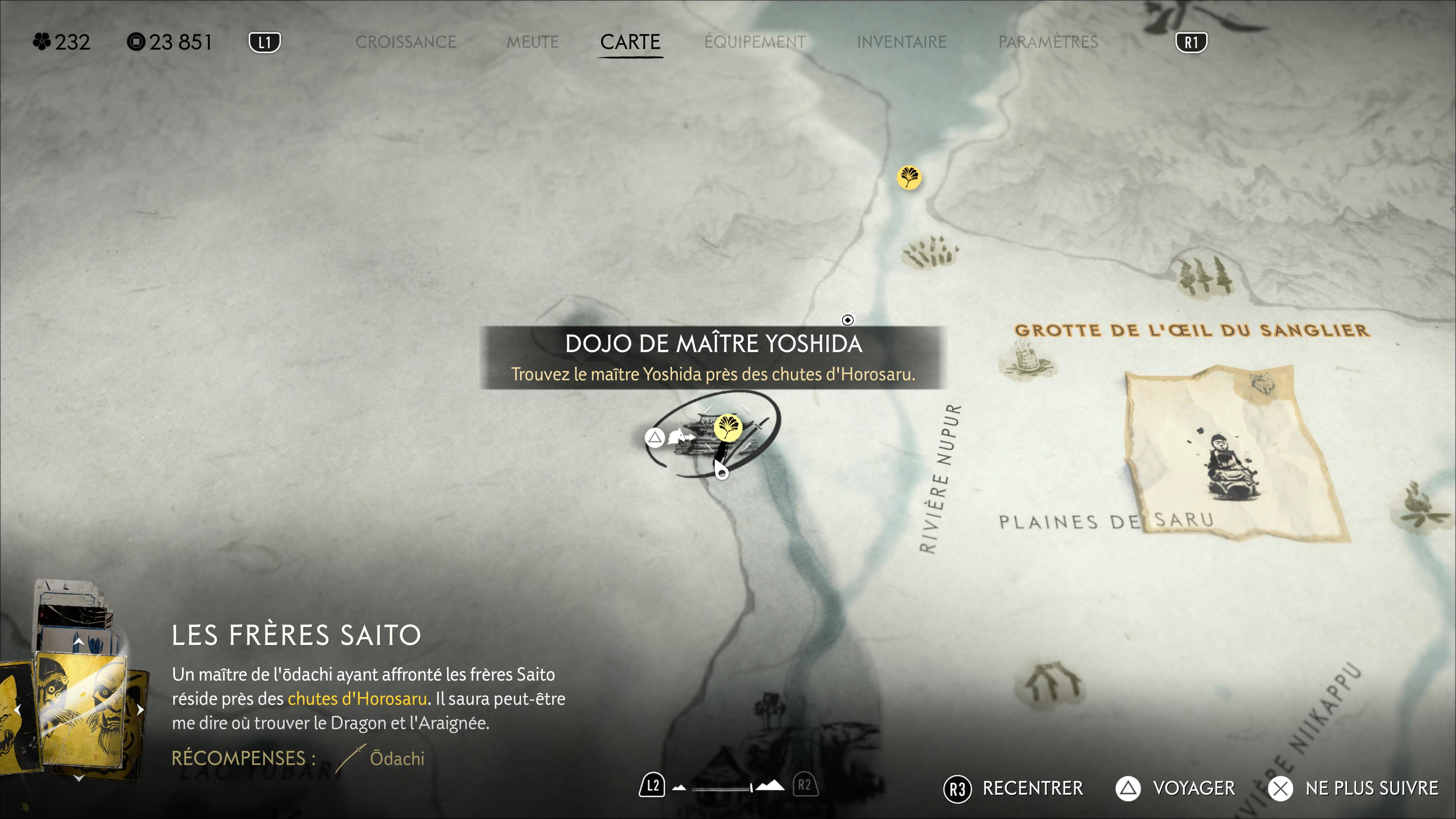Choose the fast-travel horse icon by the dojo
Image resolution: width=1456 pixels, height=819 pixels.
click(678, 437)
